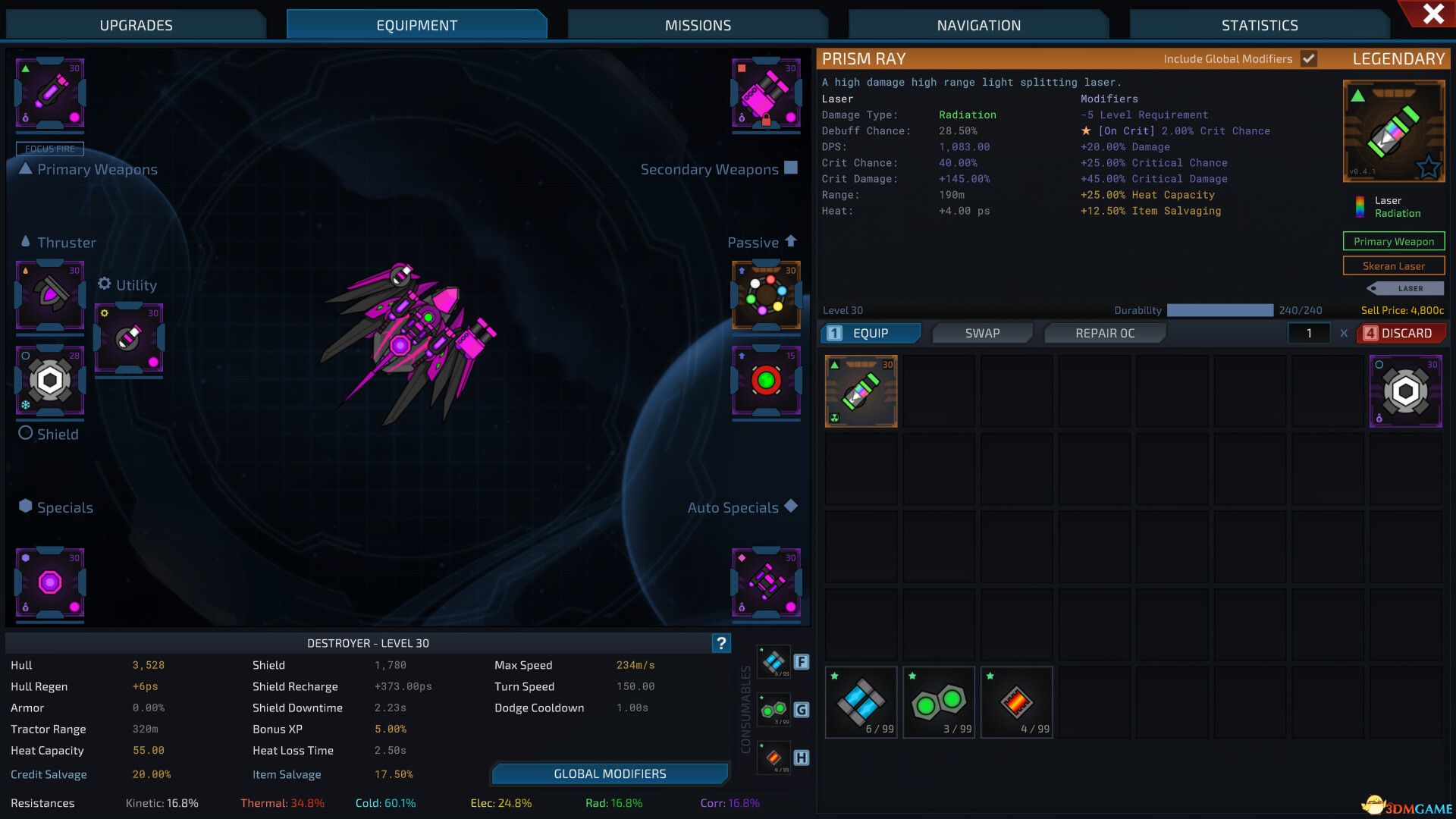Screen dimensions: 1456x819
Task: Select the equipped utility slot
Action: (129, 338)
